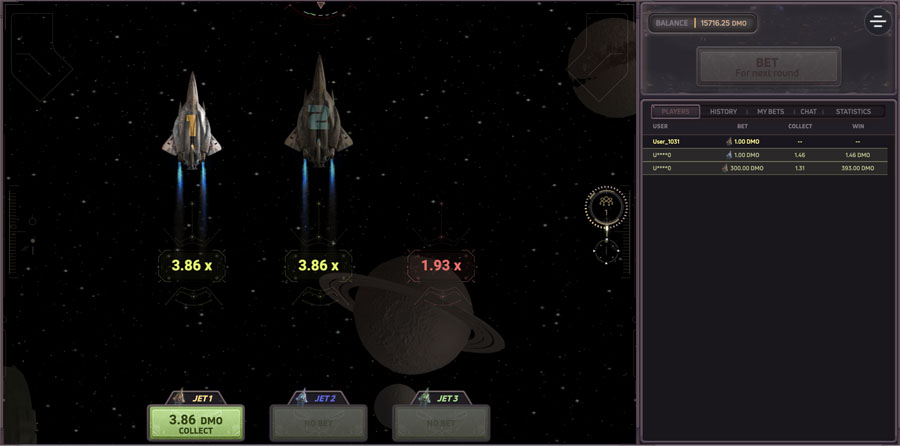Viewport: 900px width, 446px height.
Task: View the Statistics tab
Action: (852, 112)
